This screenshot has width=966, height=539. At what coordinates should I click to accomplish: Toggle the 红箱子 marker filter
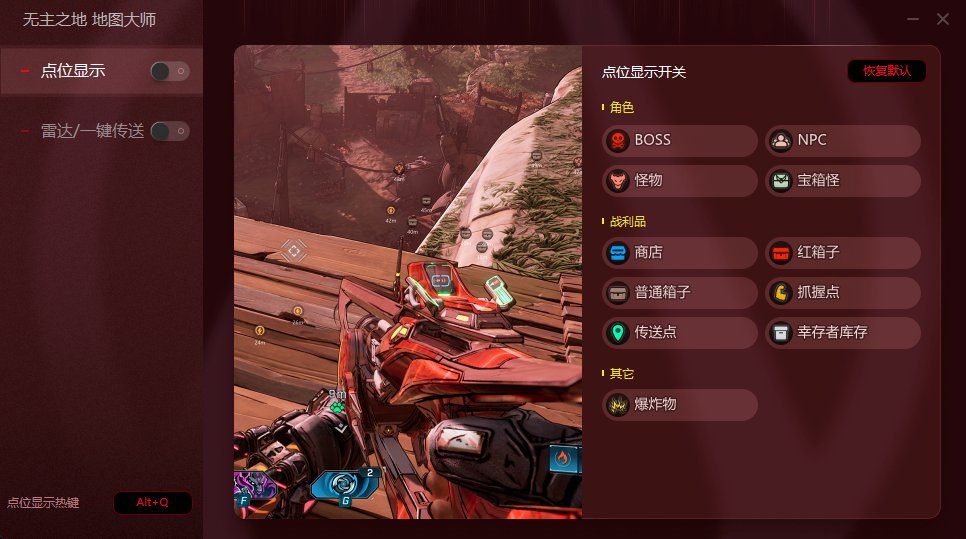[842, 253]
